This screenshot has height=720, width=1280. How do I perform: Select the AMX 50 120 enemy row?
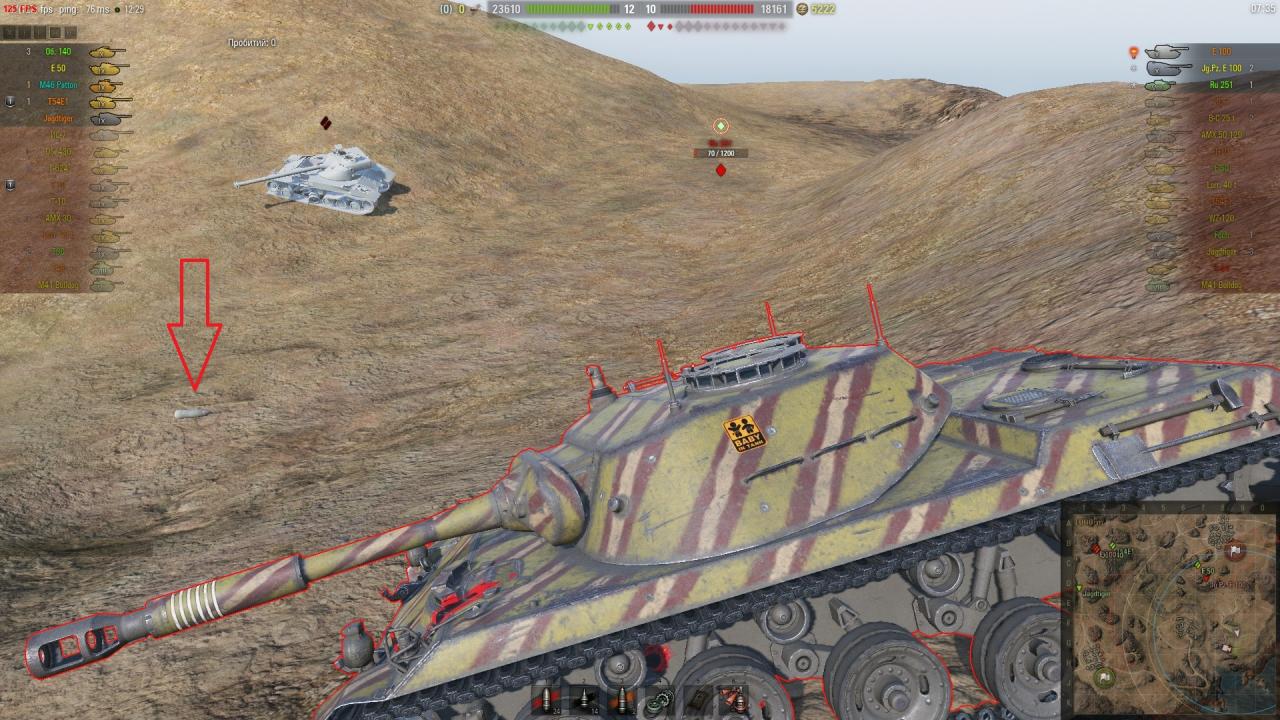pos(1218,134)
